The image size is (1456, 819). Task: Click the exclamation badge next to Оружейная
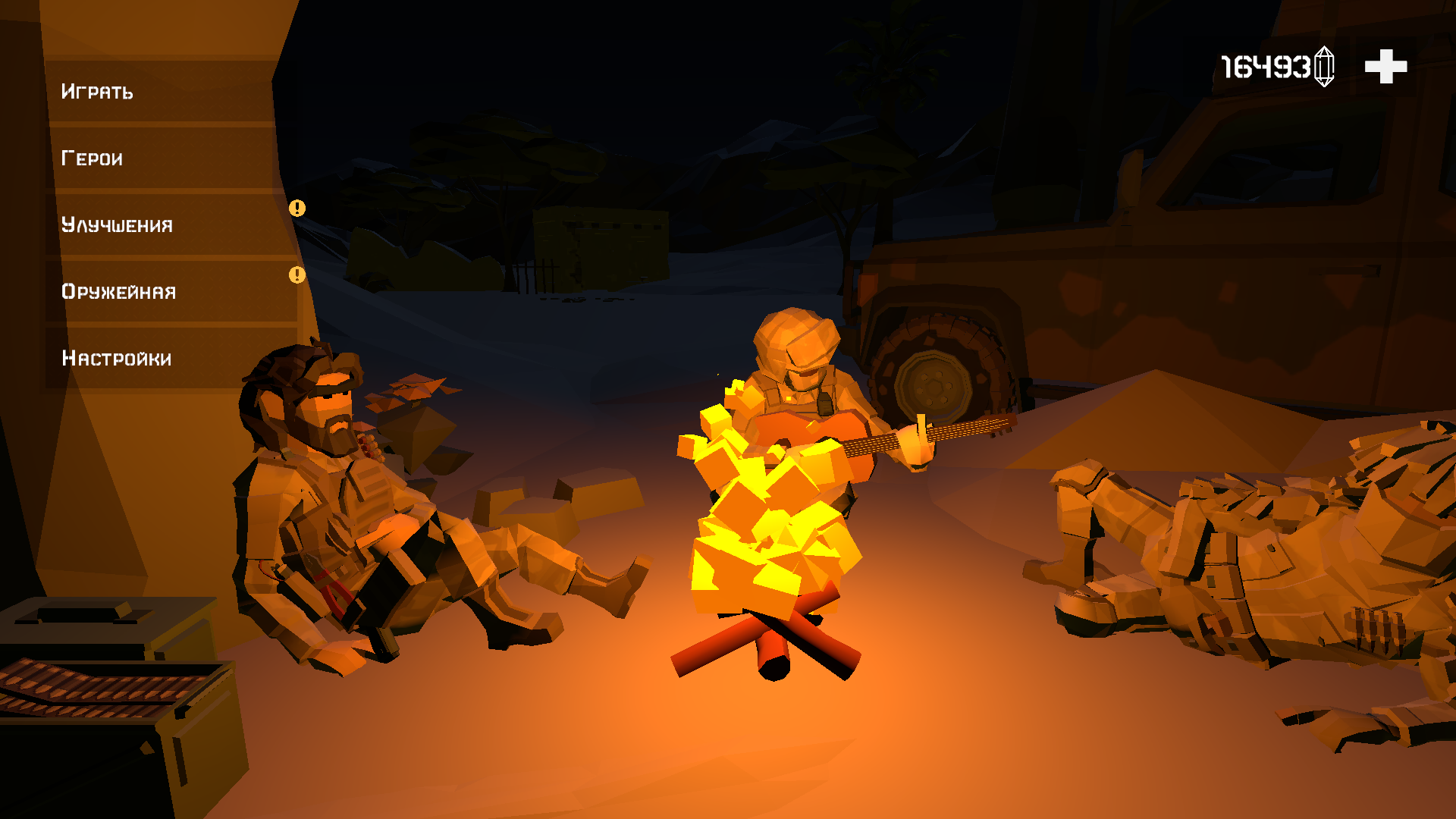point(297,274)
